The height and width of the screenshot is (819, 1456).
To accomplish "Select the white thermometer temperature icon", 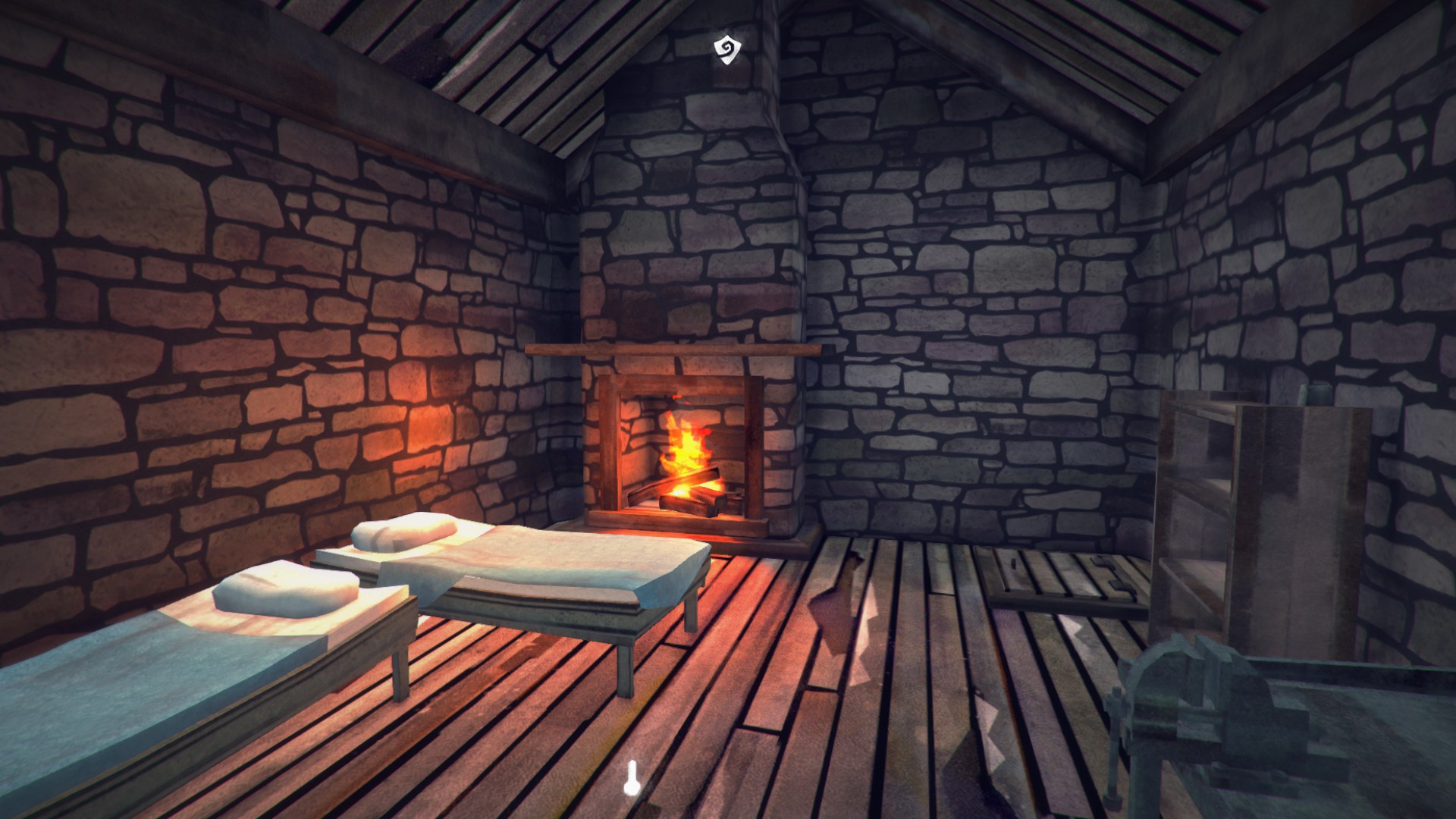I will [x=629, y=779].
